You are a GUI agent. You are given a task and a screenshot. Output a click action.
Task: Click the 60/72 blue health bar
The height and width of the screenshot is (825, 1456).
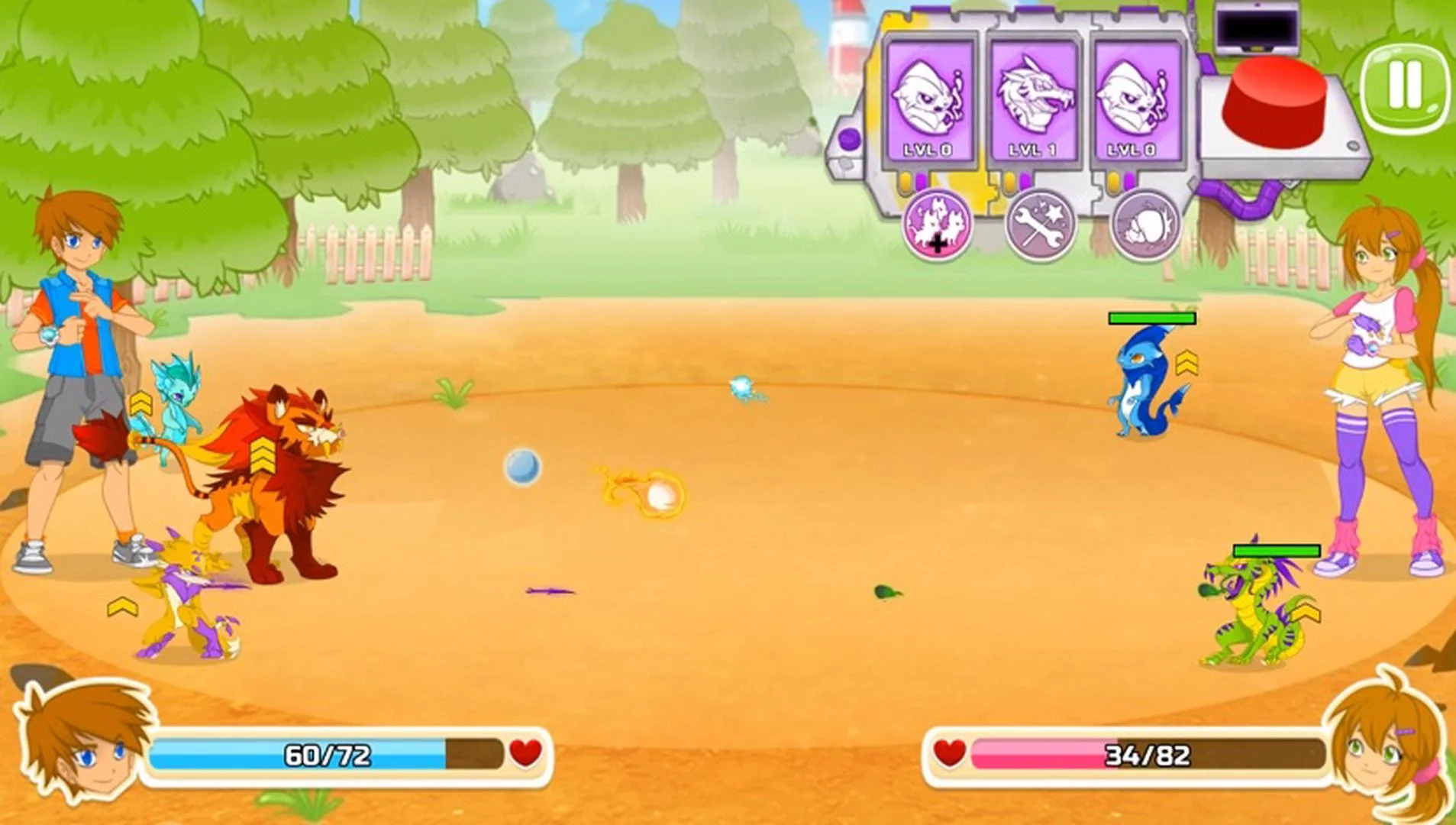(x=328, y=755)
